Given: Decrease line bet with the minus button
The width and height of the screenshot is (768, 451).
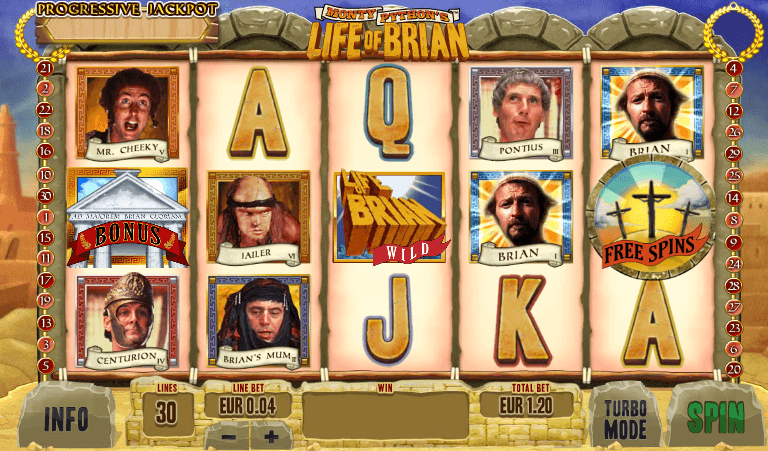Looking at the screenshot, I should (229, 437).
